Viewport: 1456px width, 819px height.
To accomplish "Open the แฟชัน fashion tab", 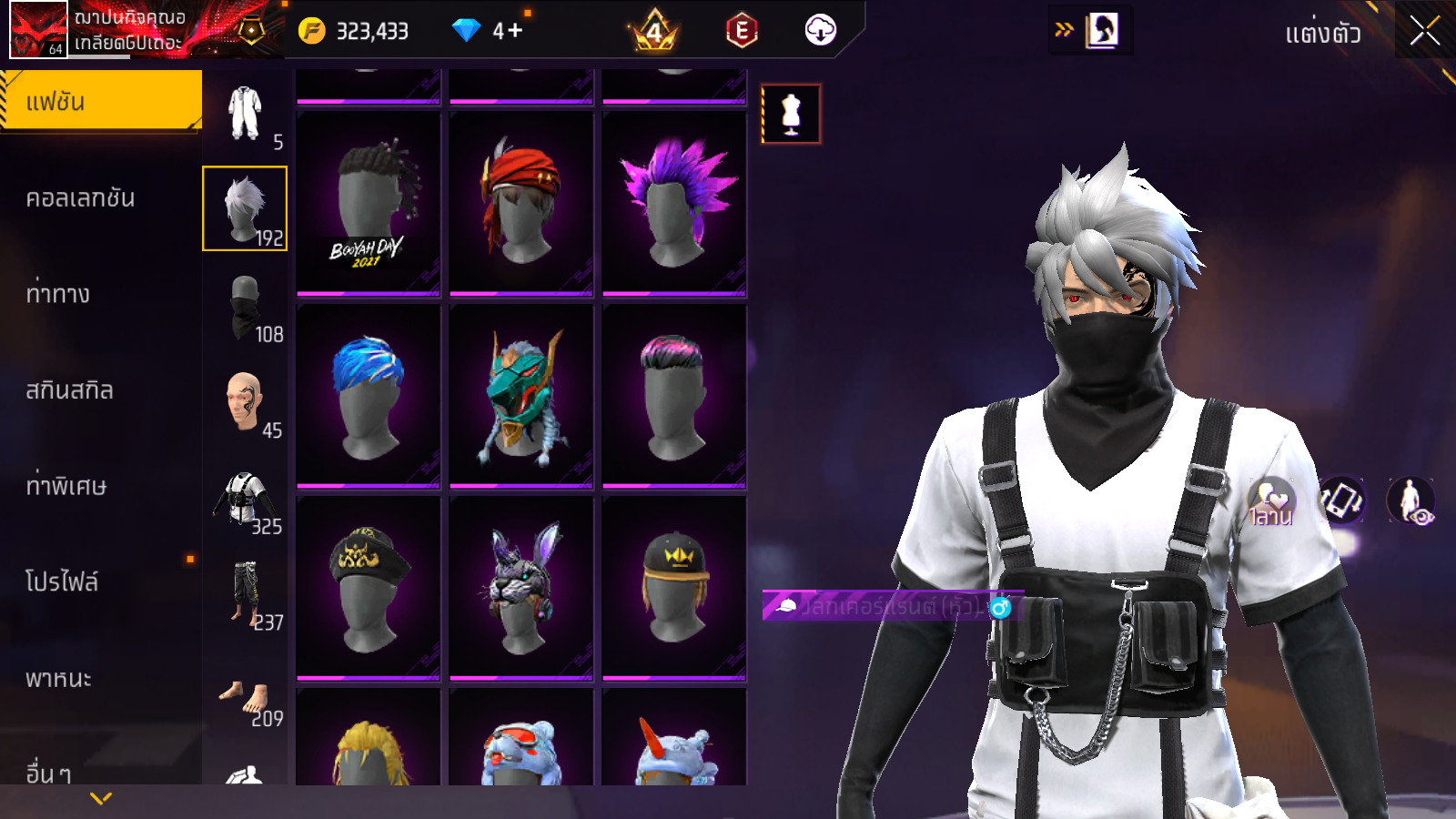I will pos(101,102).
